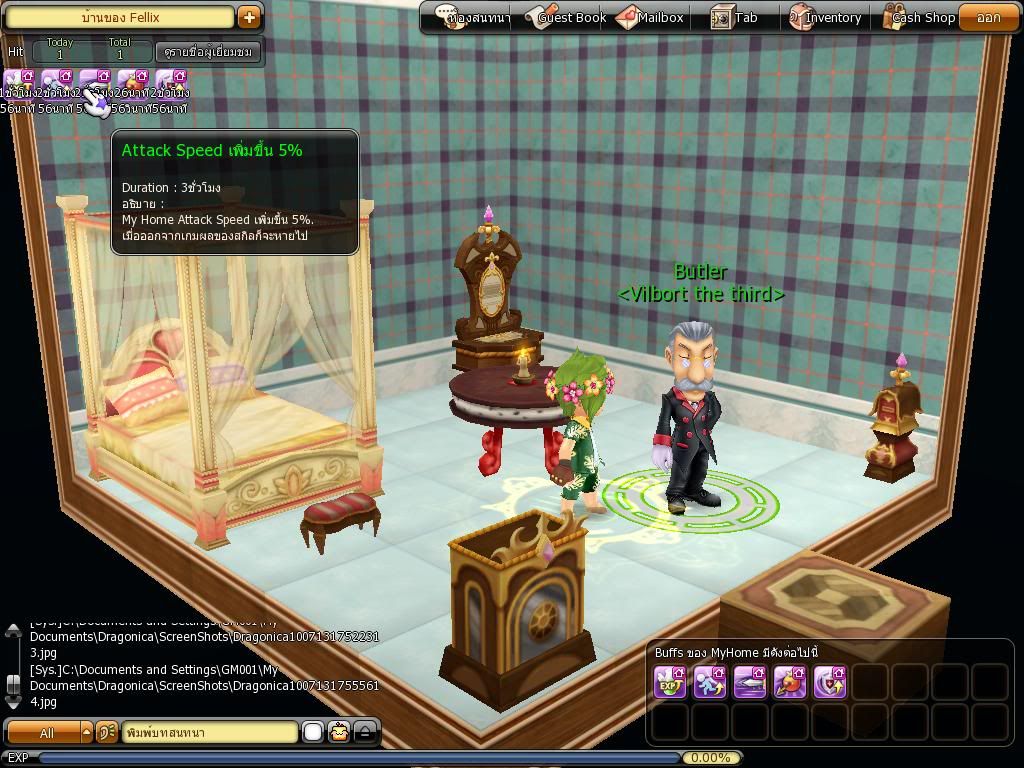1024x768 pixels.
Task: Click the ear whisper icon in chat bar
Action: [108, 733]
